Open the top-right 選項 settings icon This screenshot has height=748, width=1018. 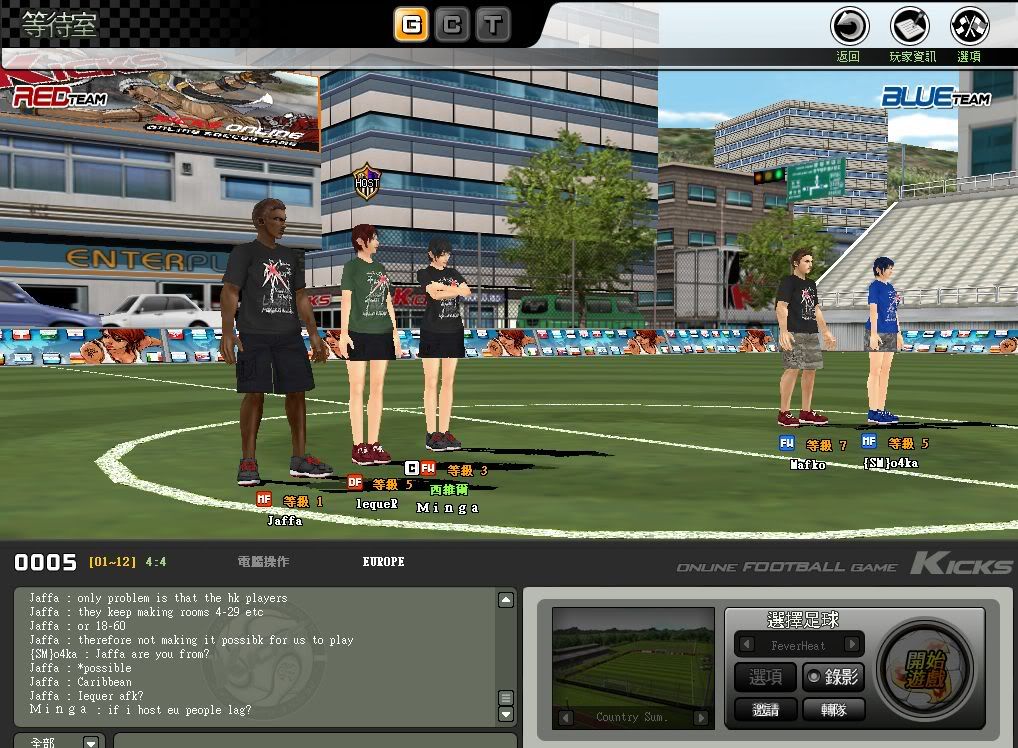pyautogui.click(x=969, y=26)
